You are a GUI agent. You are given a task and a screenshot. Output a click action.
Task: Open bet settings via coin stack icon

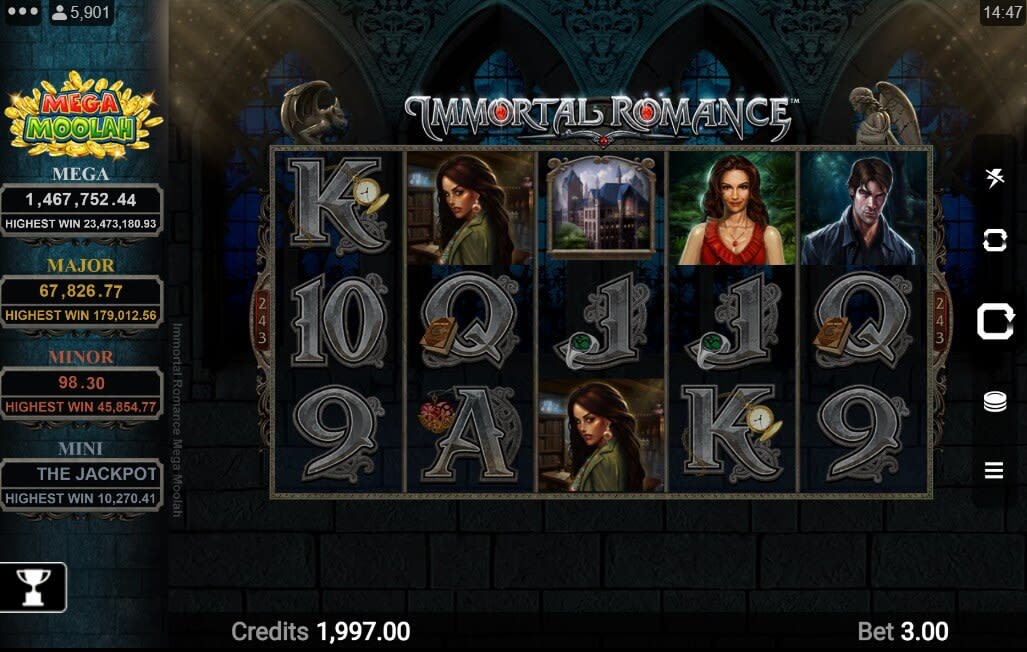point(994,401)
